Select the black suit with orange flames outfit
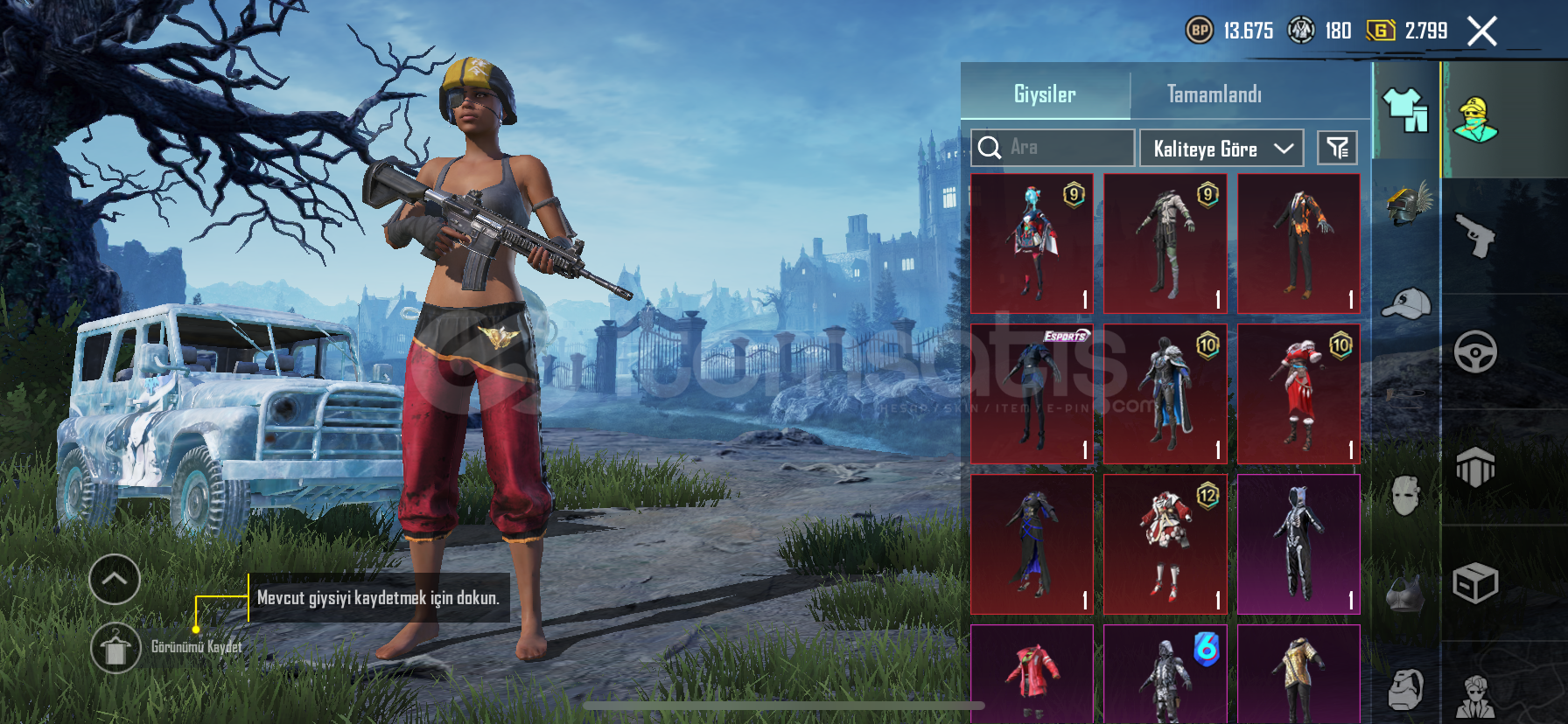Viewport: 1568px width, 724px height. (1298, 243)
